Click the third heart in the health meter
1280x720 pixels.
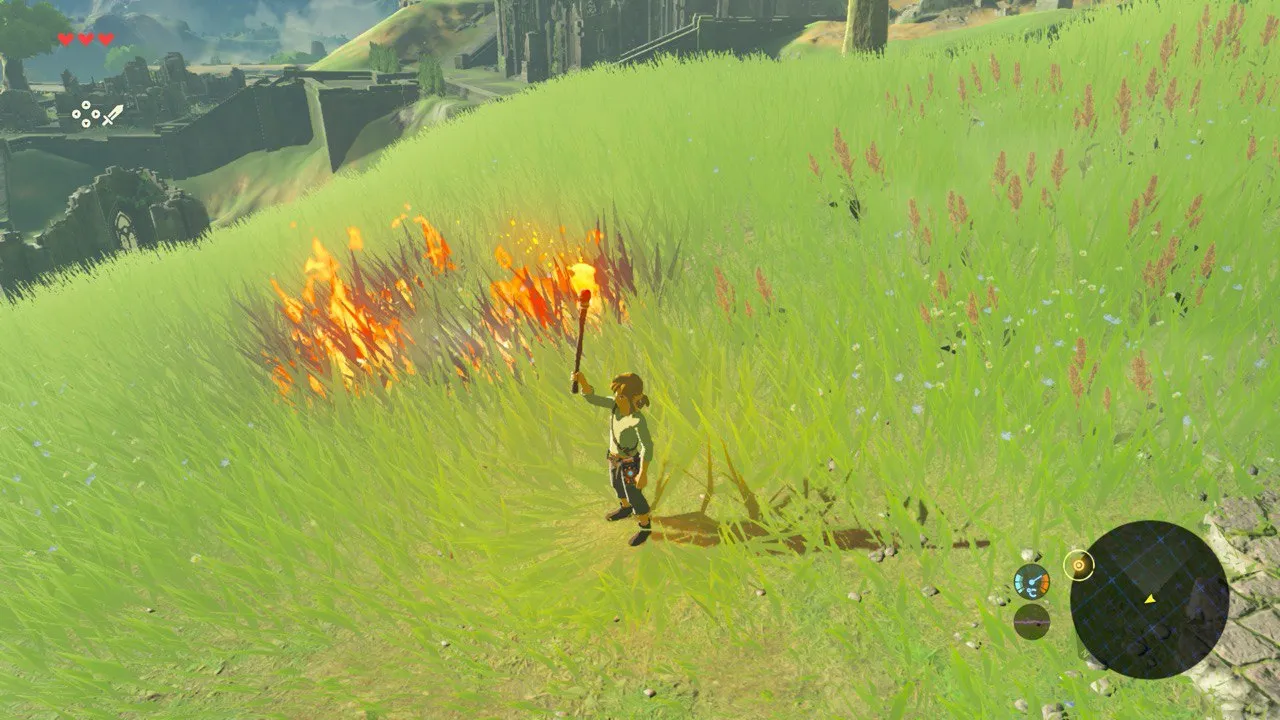tap(105, 39)
